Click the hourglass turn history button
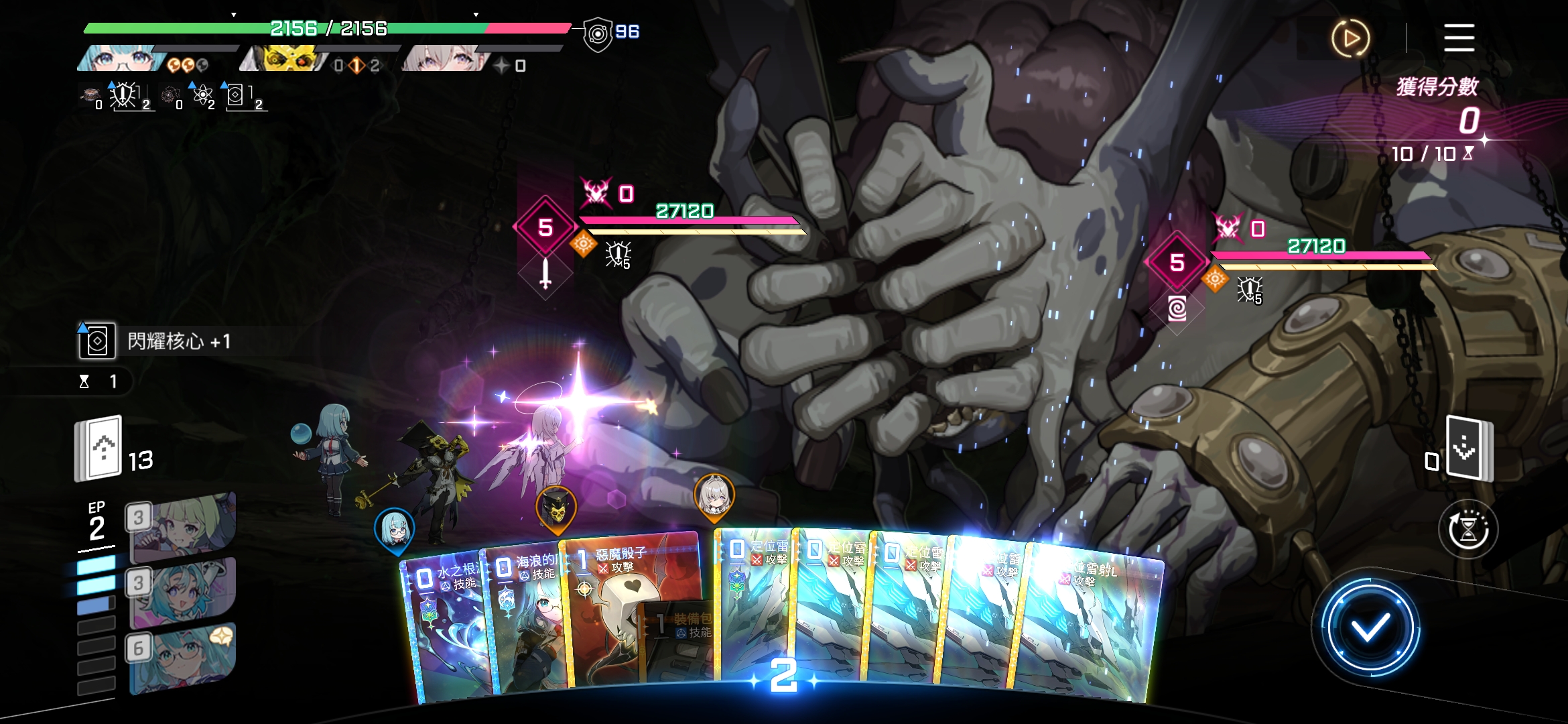The height and width of the screenshot is (724, 1568). (1467, 530)
